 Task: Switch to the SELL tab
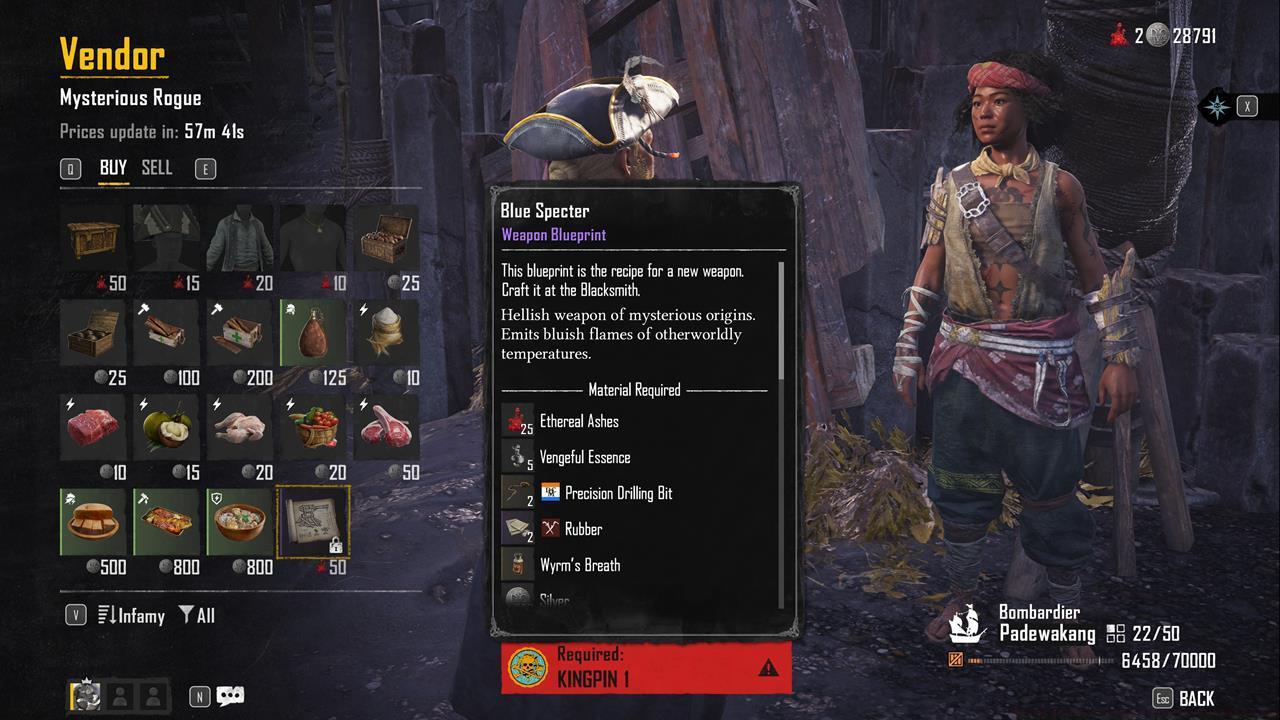point(156,168)
